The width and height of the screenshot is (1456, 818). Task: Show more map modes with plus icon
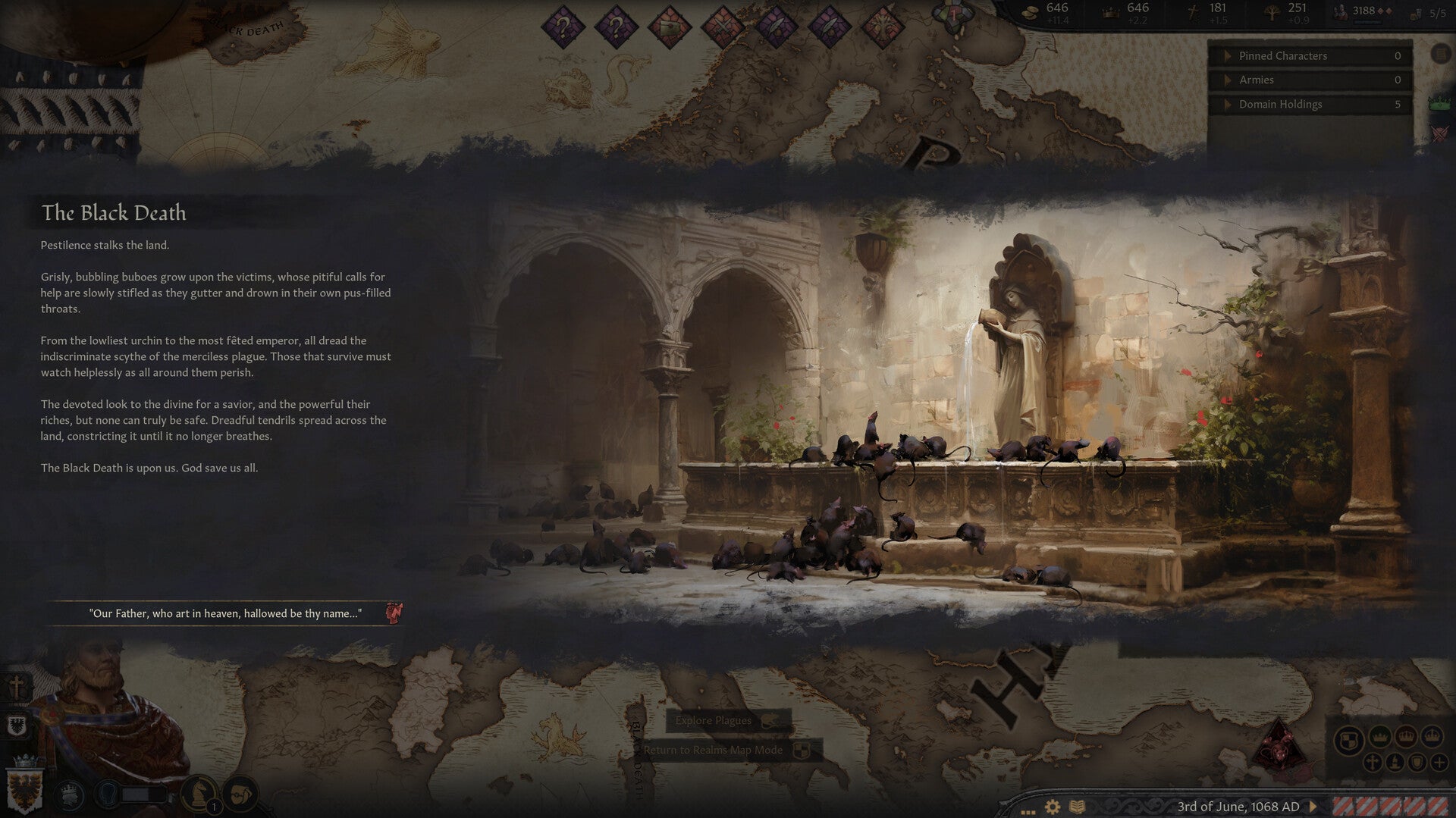coord(1439,763)
